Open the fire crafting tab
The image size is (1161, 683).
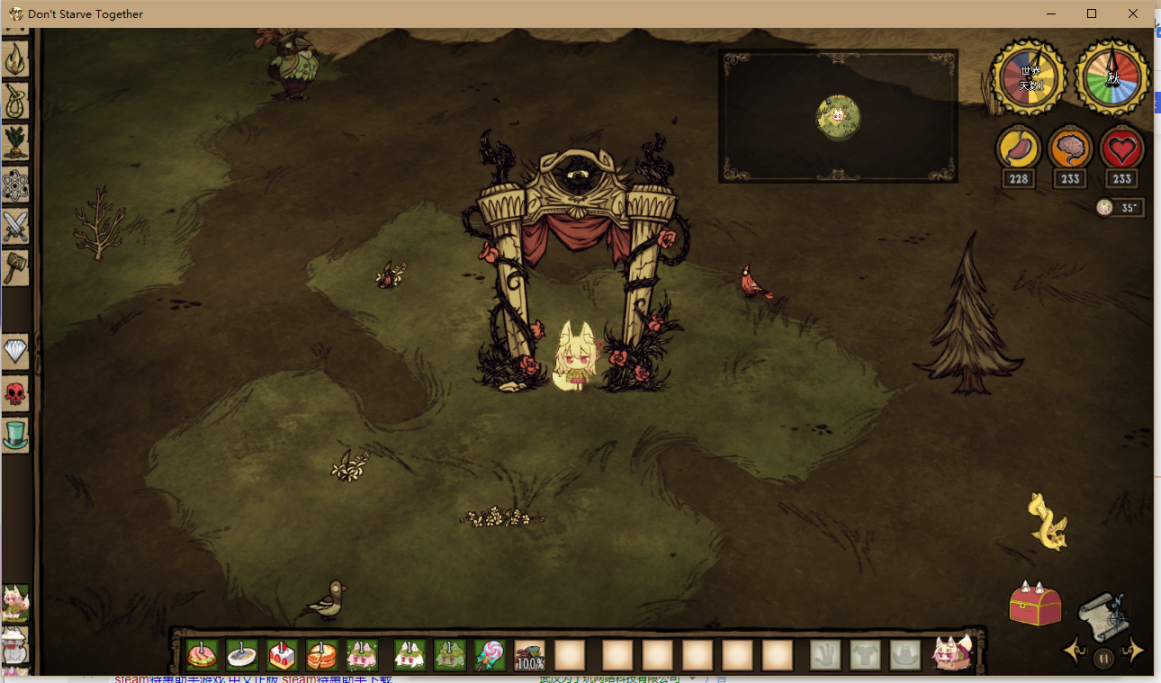[15, 61]
